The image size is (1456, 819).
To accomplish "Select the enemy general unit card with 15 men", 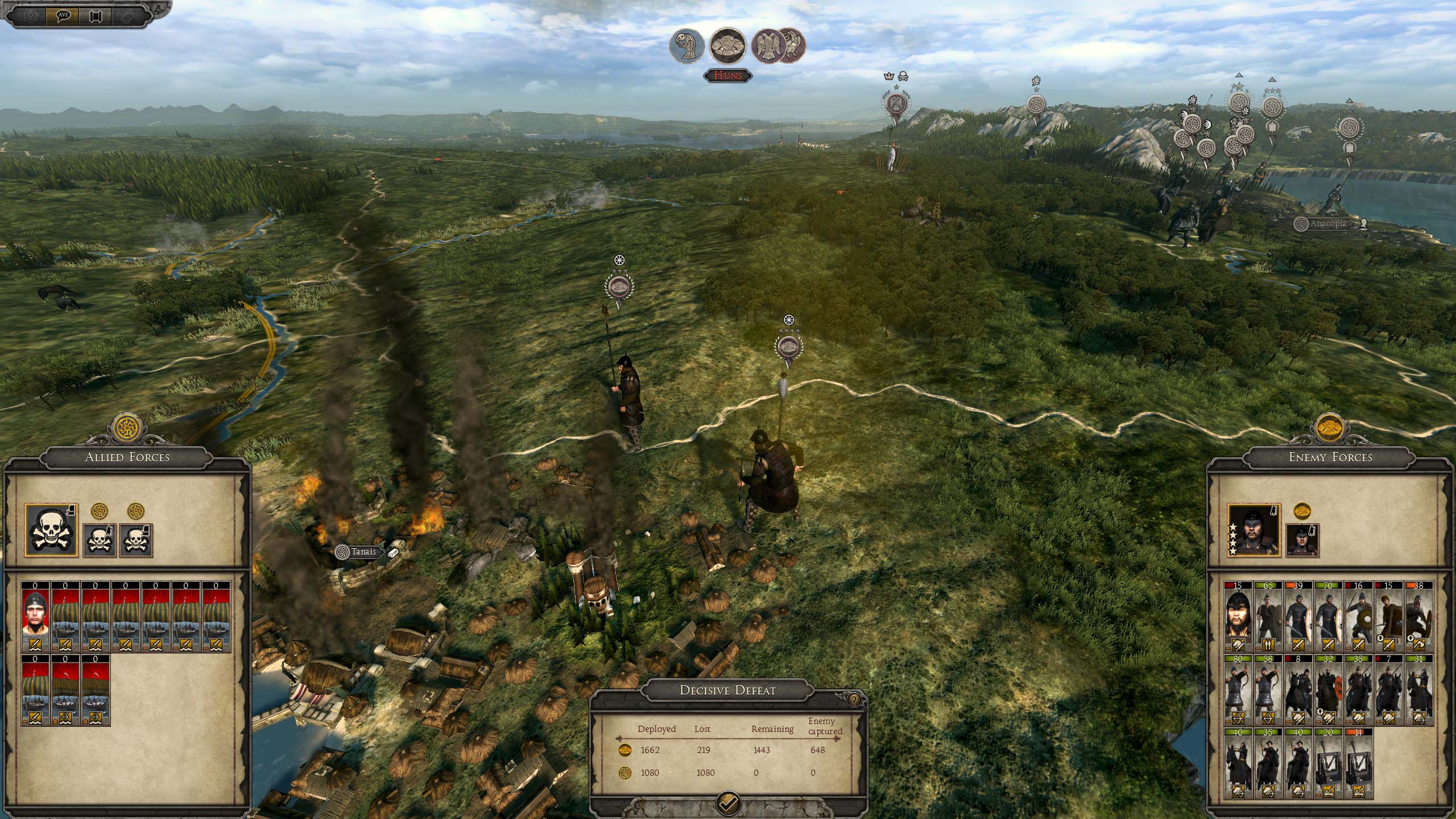I will pos(1238,617).
